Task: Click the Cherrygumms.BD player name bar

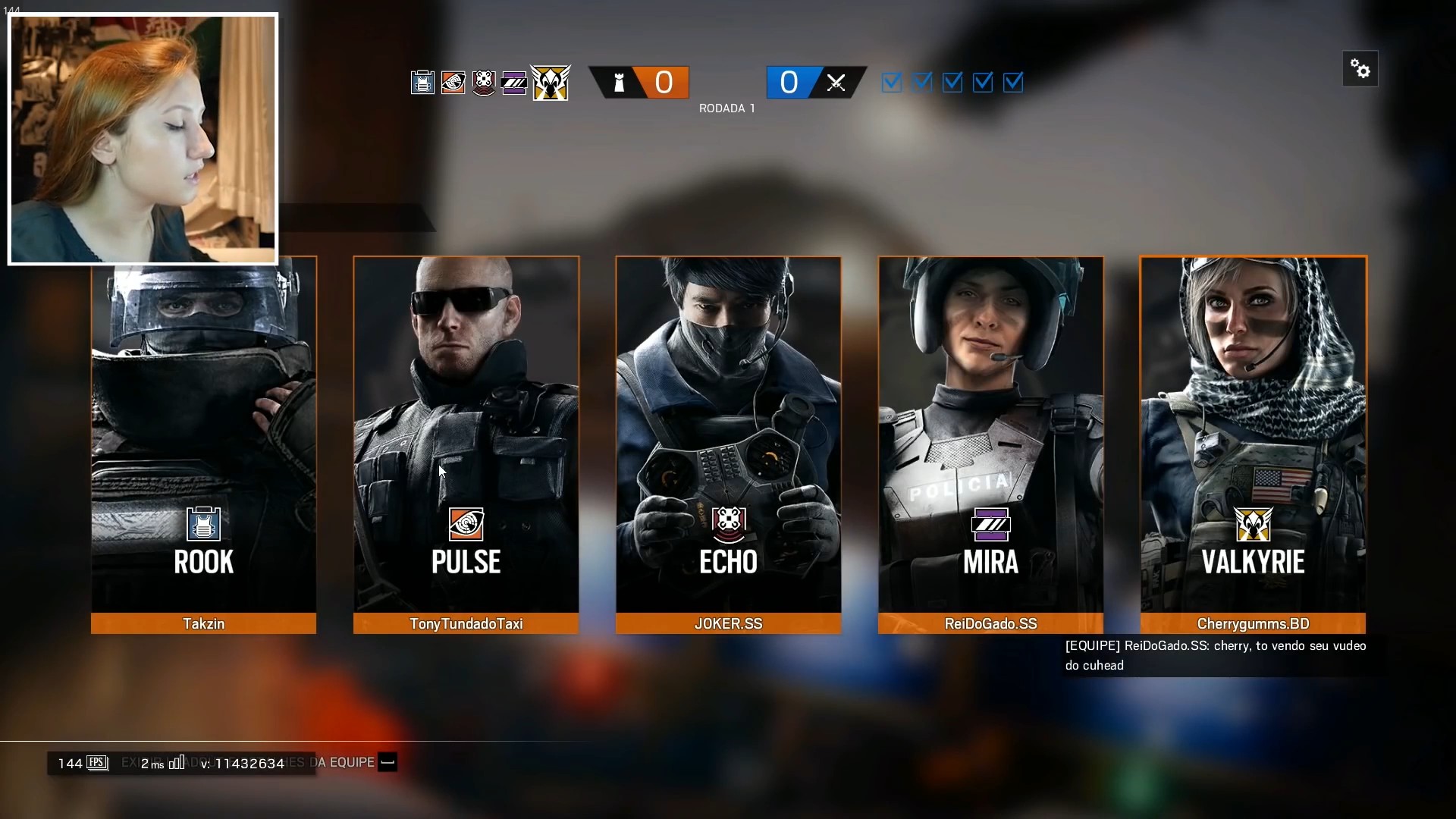Action: 1253,623
